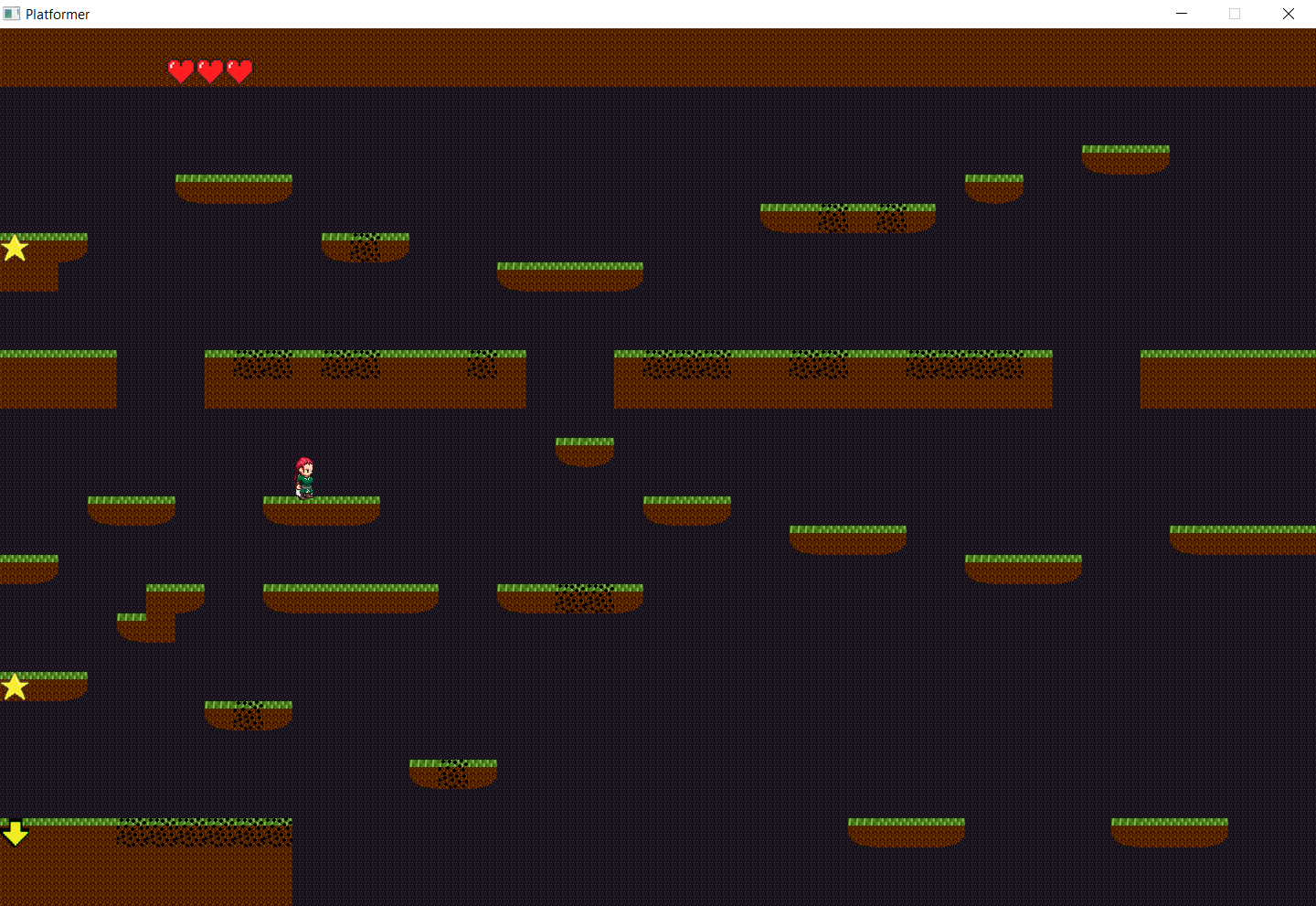Click the first heart in the health bar

click(x=182, y=70)
